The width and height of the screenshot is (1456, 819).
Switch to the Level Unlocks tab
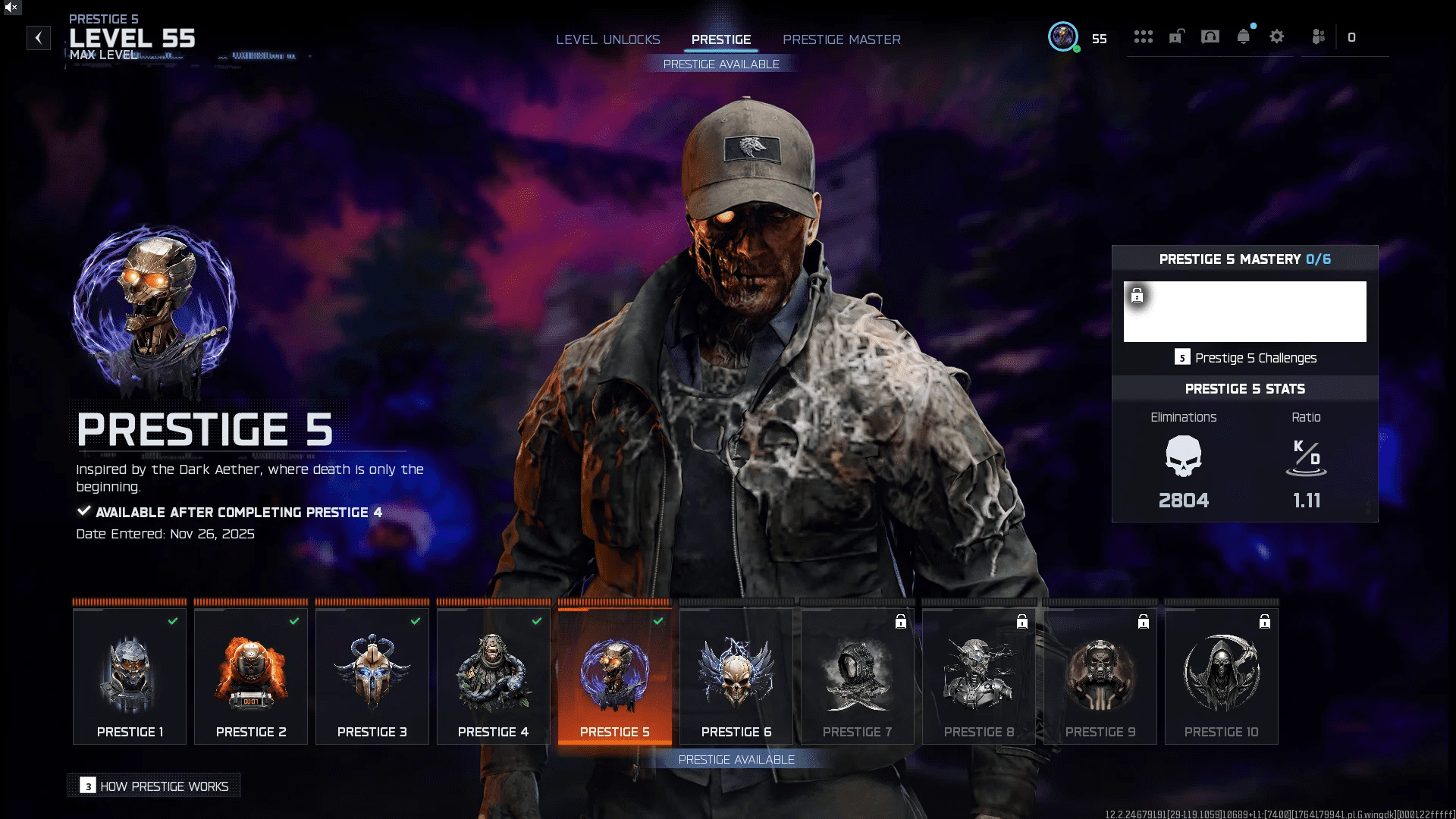608,39
